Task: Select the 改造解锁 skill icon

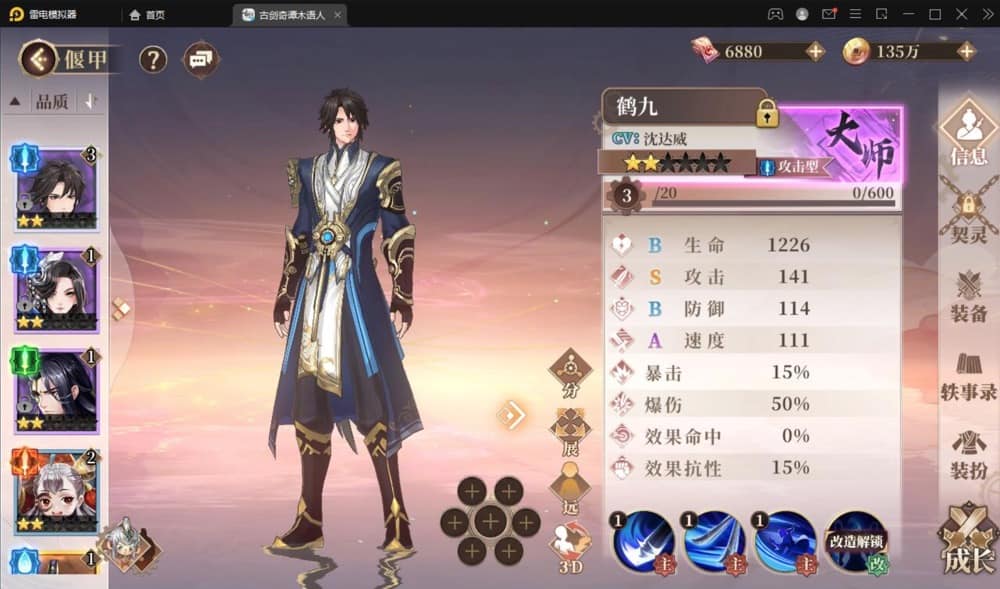Action: tap(856, 542)
